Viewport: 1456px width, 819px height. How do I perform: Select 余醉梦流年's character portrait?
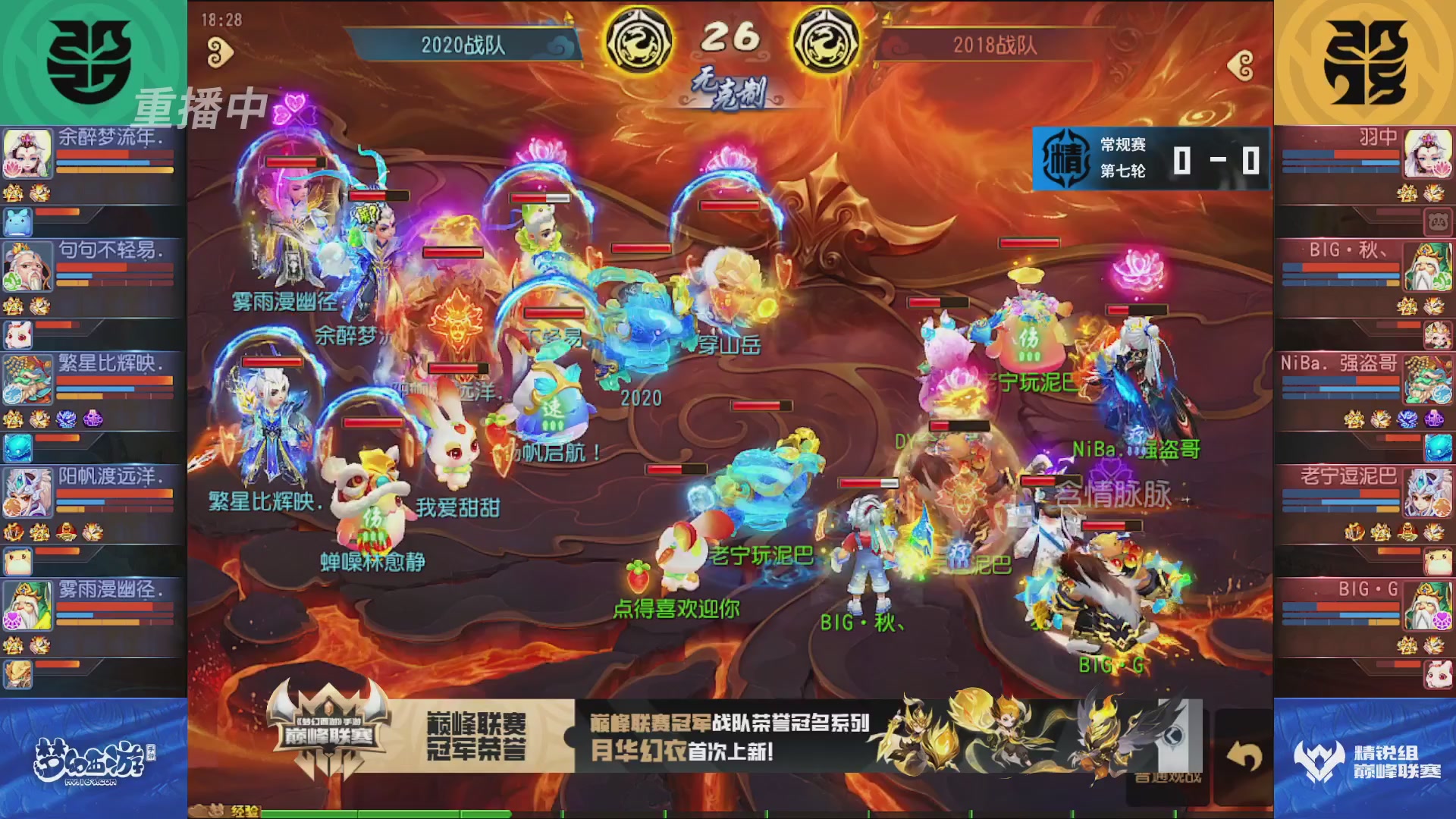click(27, 155)
